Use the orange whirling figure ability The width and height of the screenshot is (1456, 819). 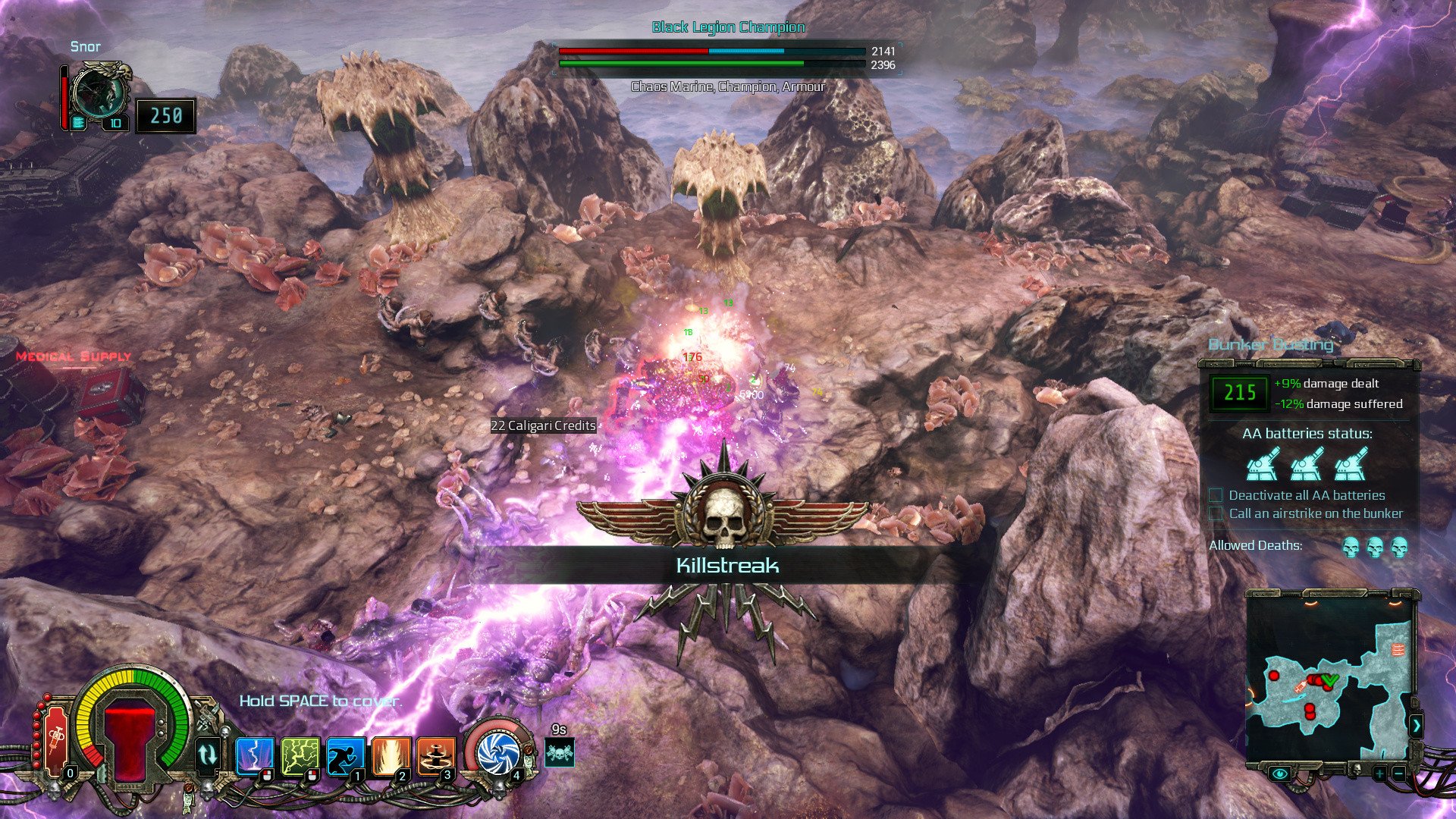pos(436,755)
